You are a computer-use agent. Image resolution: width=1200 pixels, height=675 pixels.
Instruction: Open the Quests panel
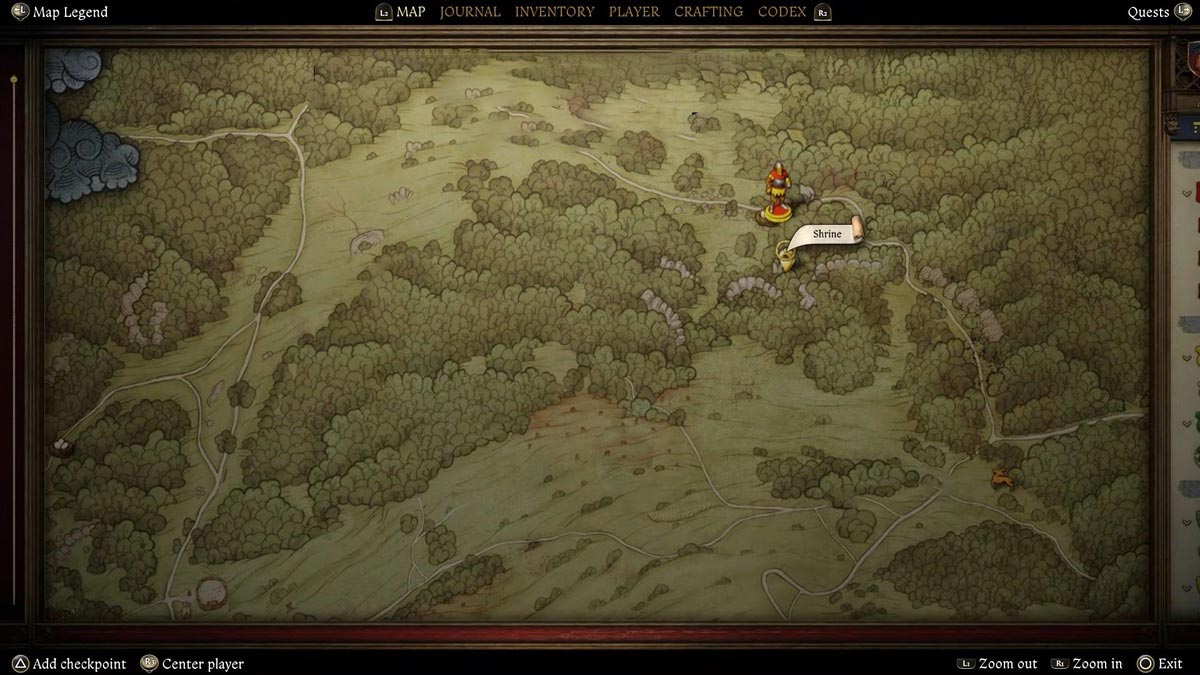[x=1148, y=12]
